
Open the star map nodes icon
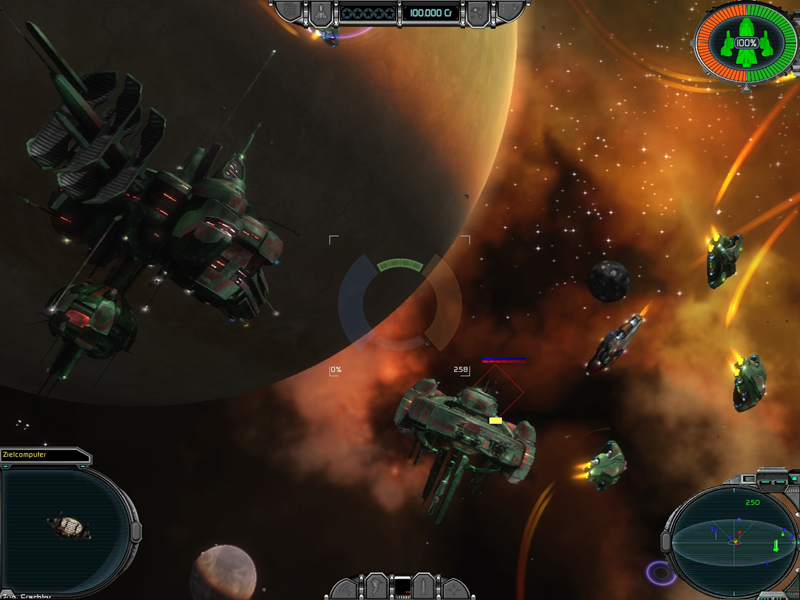(x=478, y=12)
